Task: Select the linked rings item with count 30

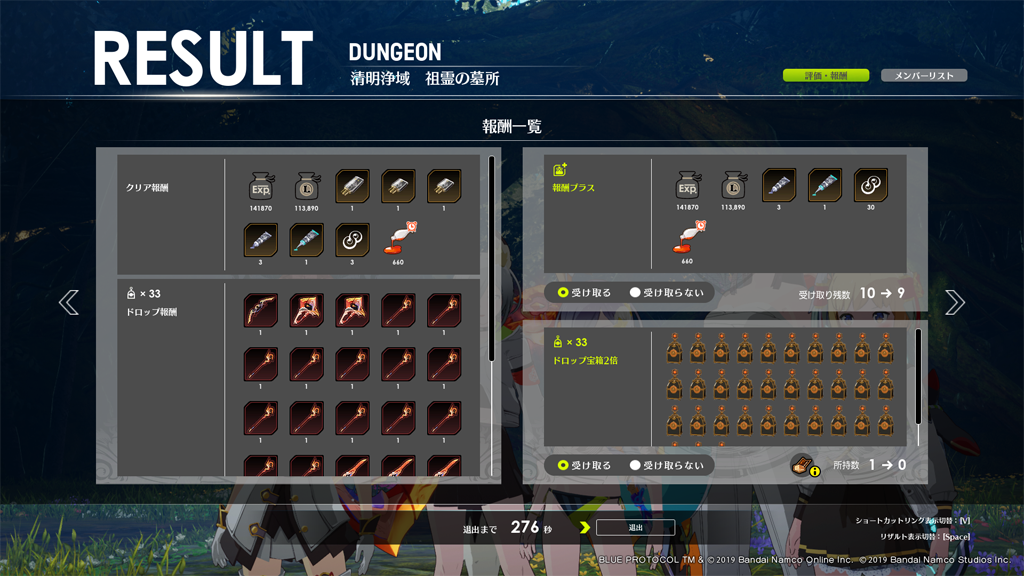Action: click(870, 186)
